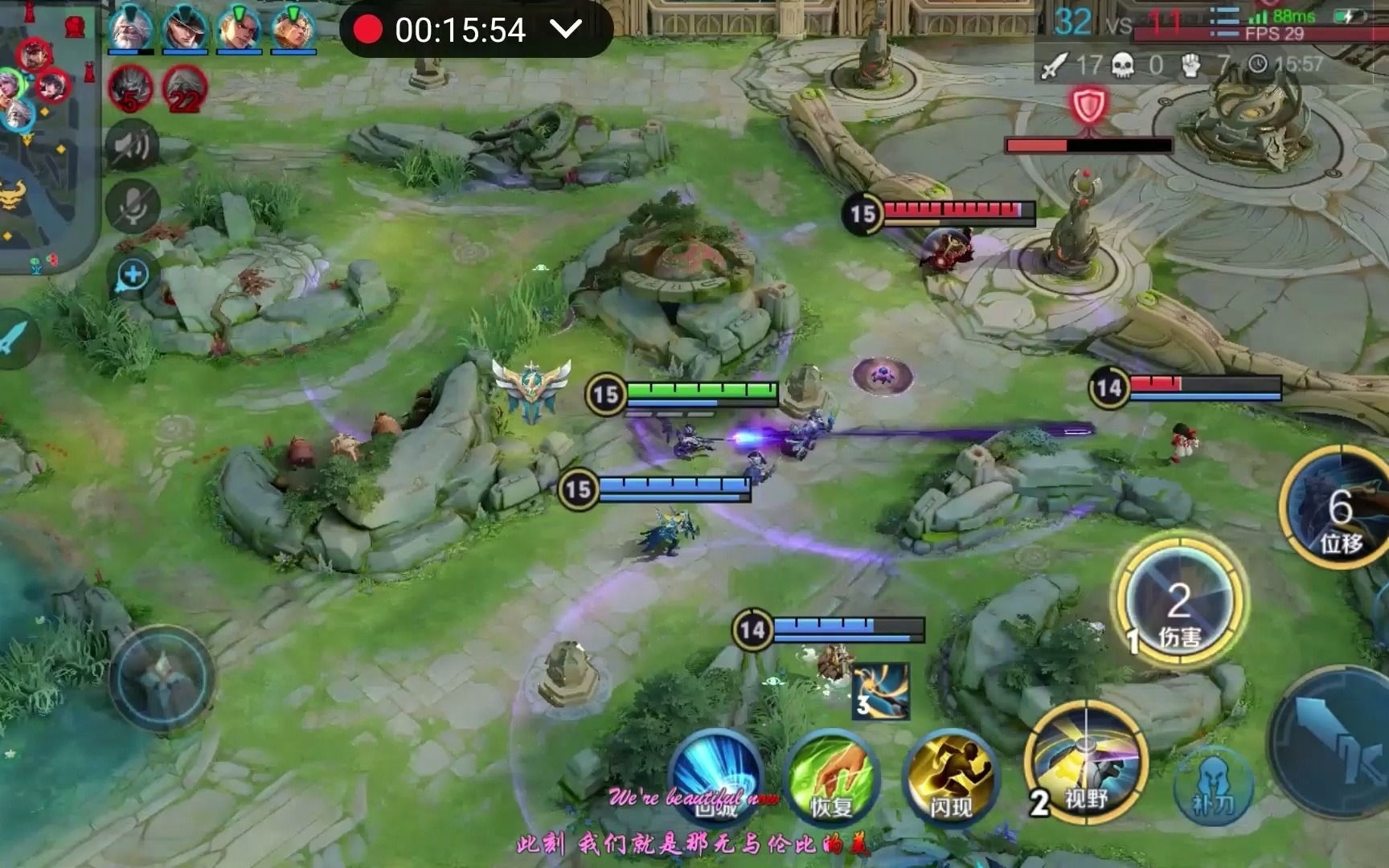This screenshot has width=1389, height=868.
Task: Tap the large sword basic attack button
Action: [x=1334, y=747]
